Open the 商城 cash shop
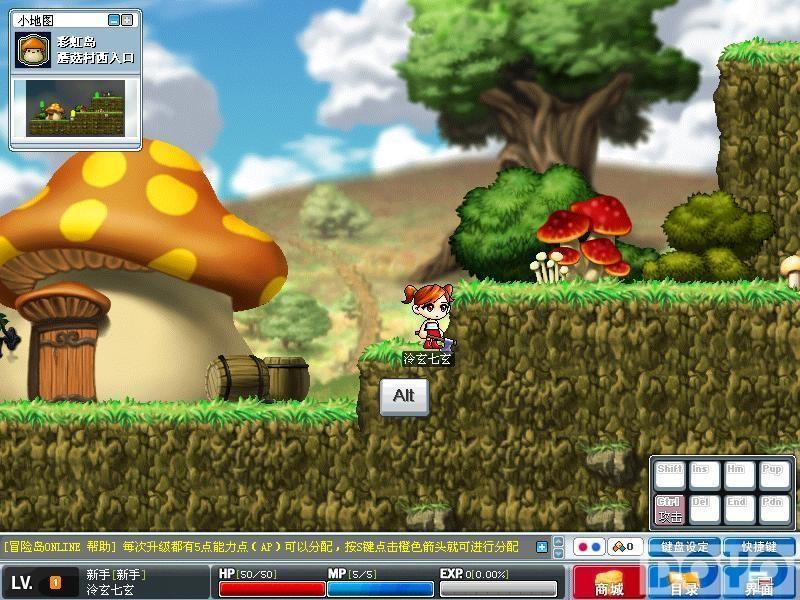 pyautogui.click(x=608, y=582)
